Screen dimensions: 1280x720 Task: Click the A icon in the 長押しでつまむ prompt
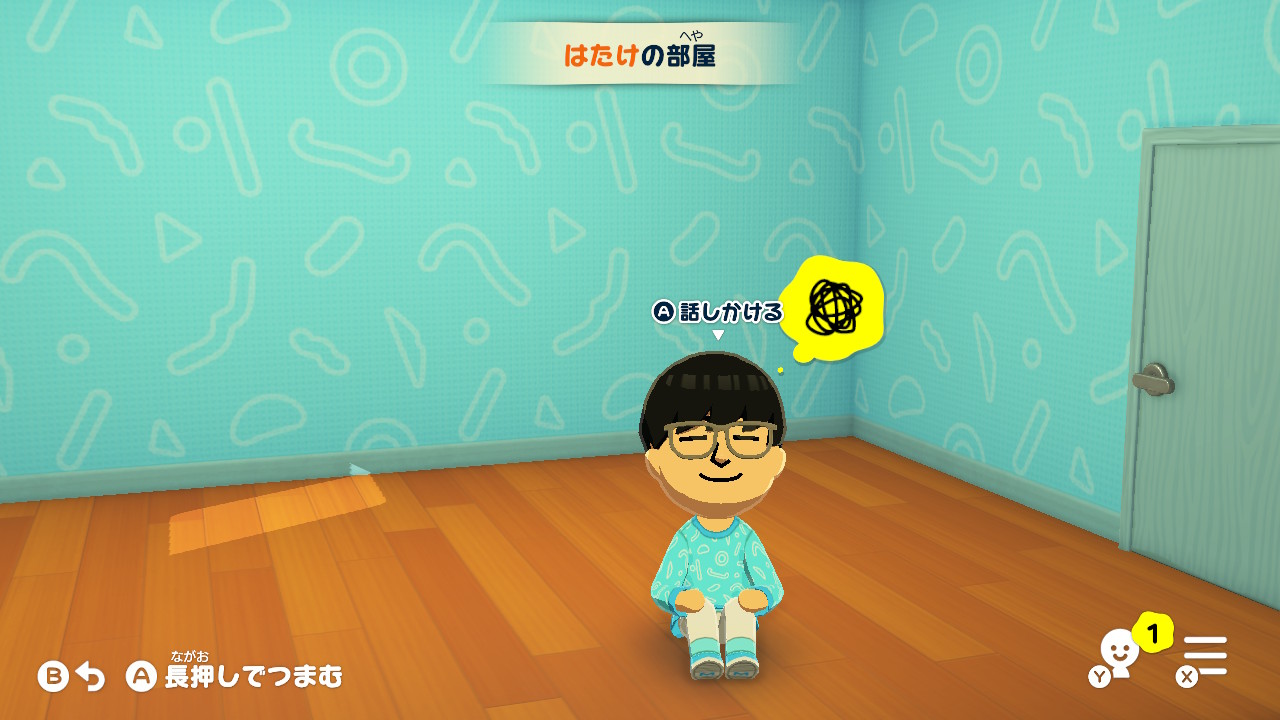point(141,677)
